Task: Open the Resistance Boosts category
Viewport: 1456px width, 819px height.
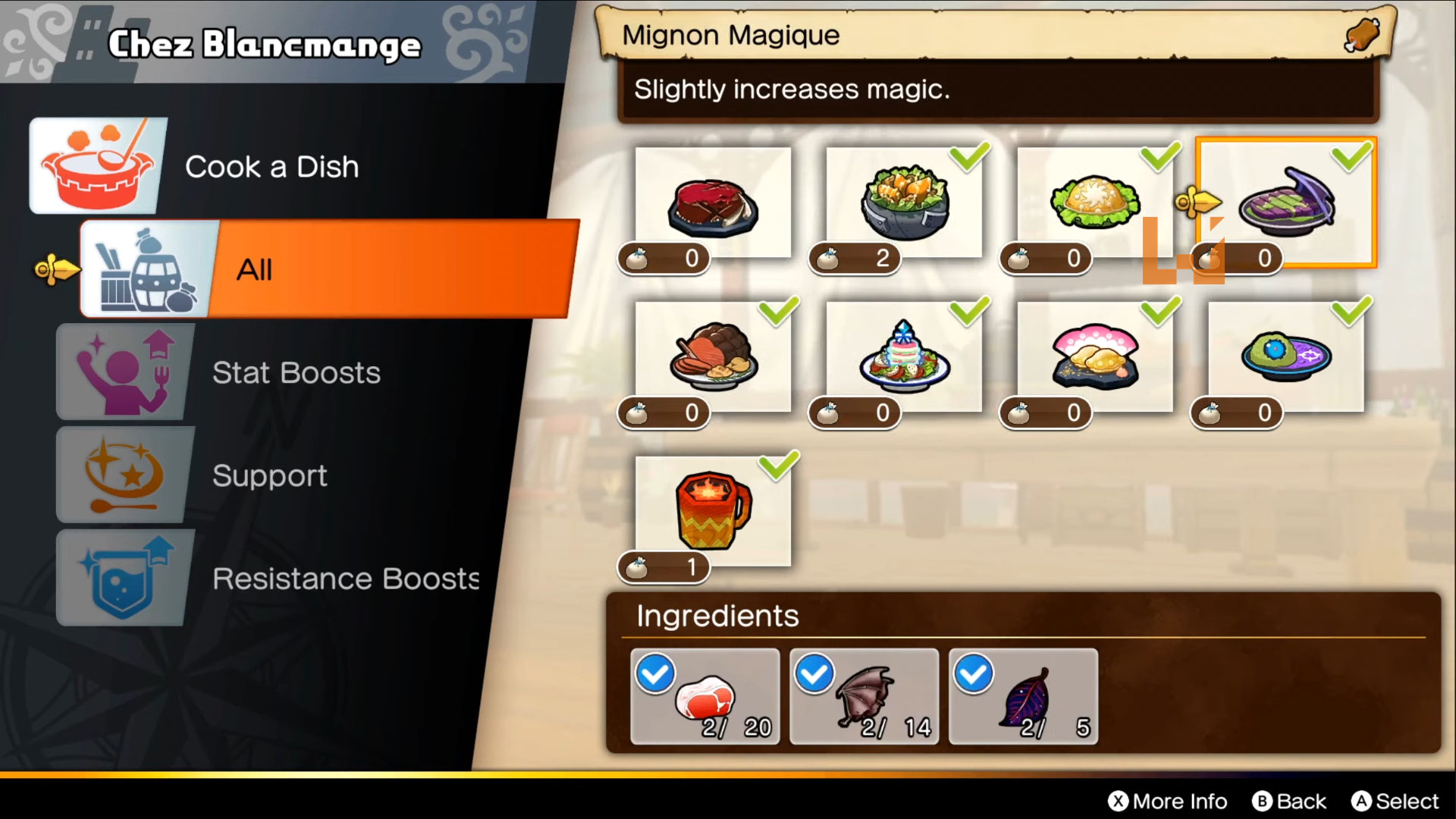Action: (345, 579)
